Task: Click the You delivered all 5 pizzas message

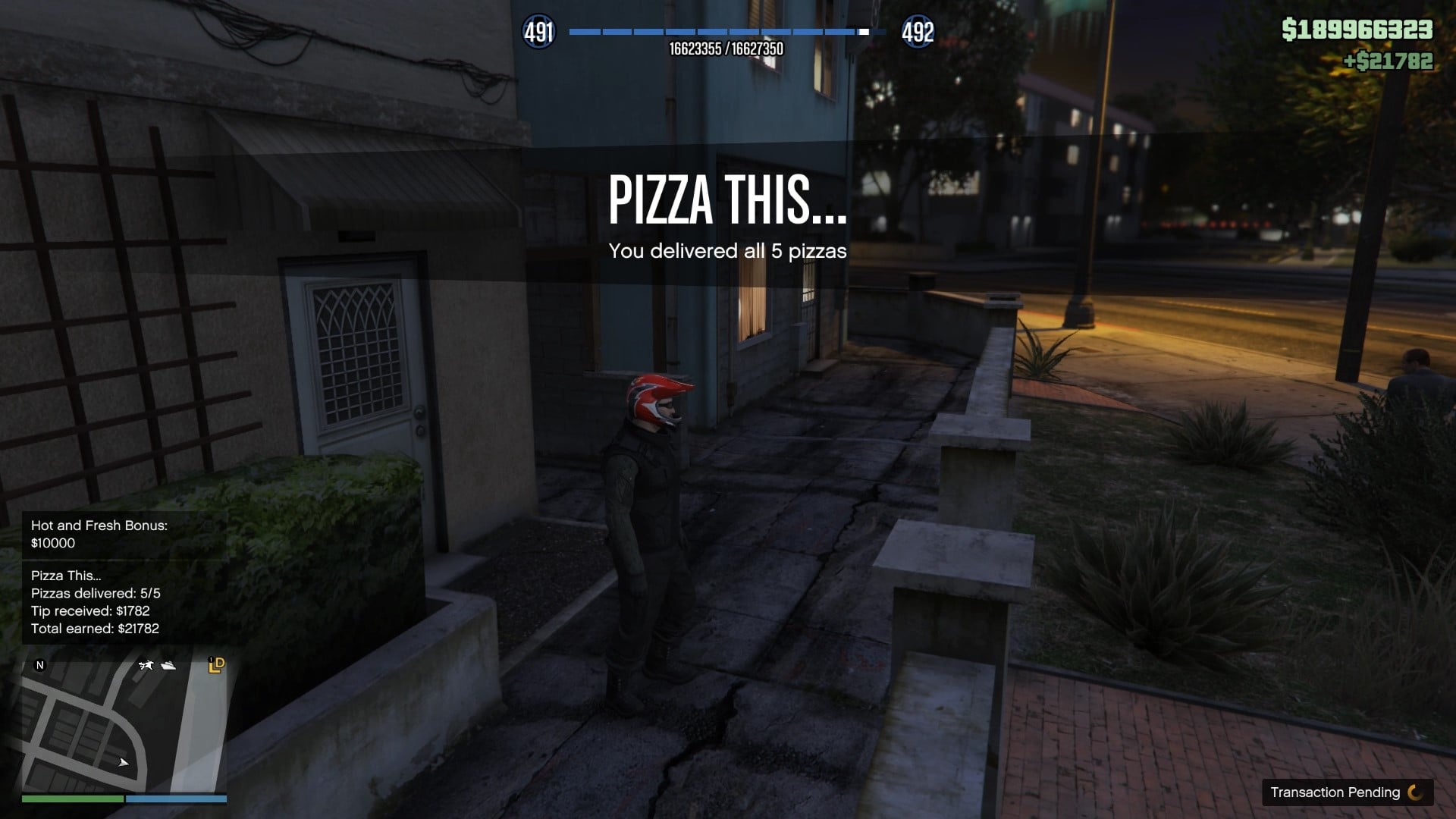Action: (x=728, y=252)
